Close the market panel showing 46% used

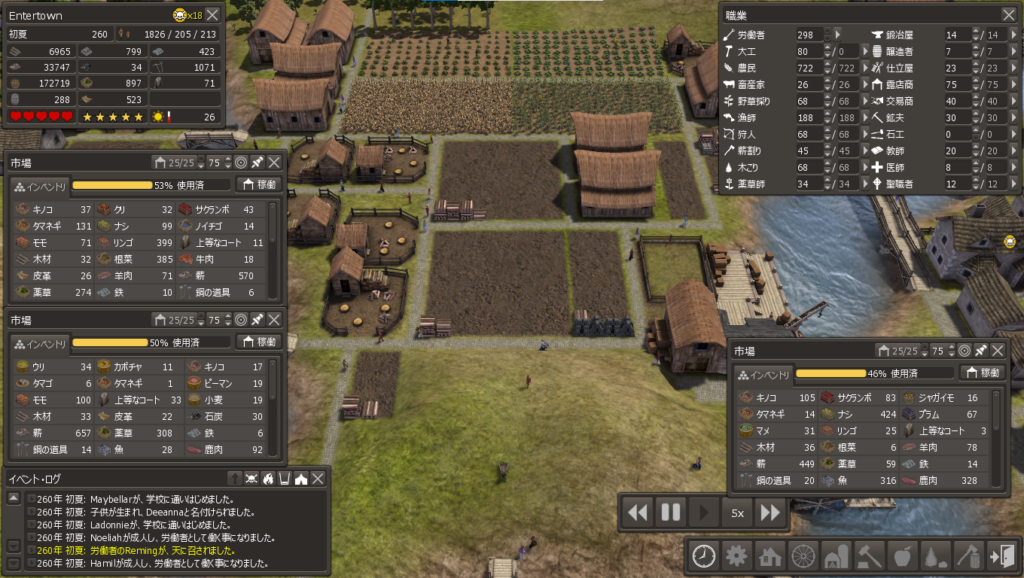[1000, 351]
